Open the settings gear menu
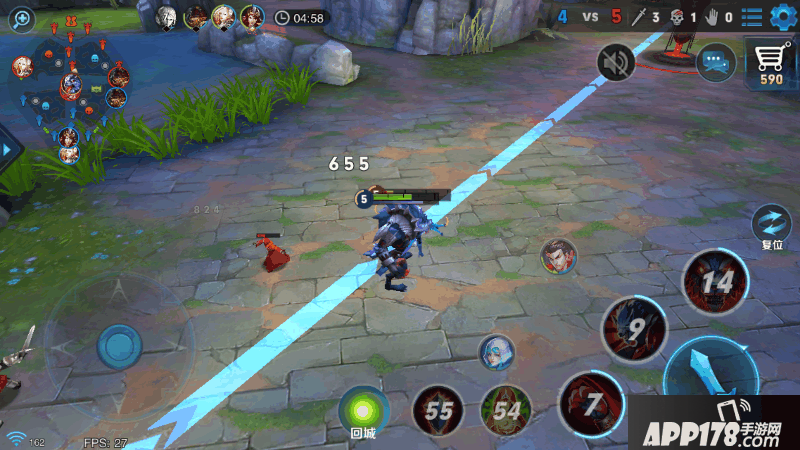 click(781, 17)
